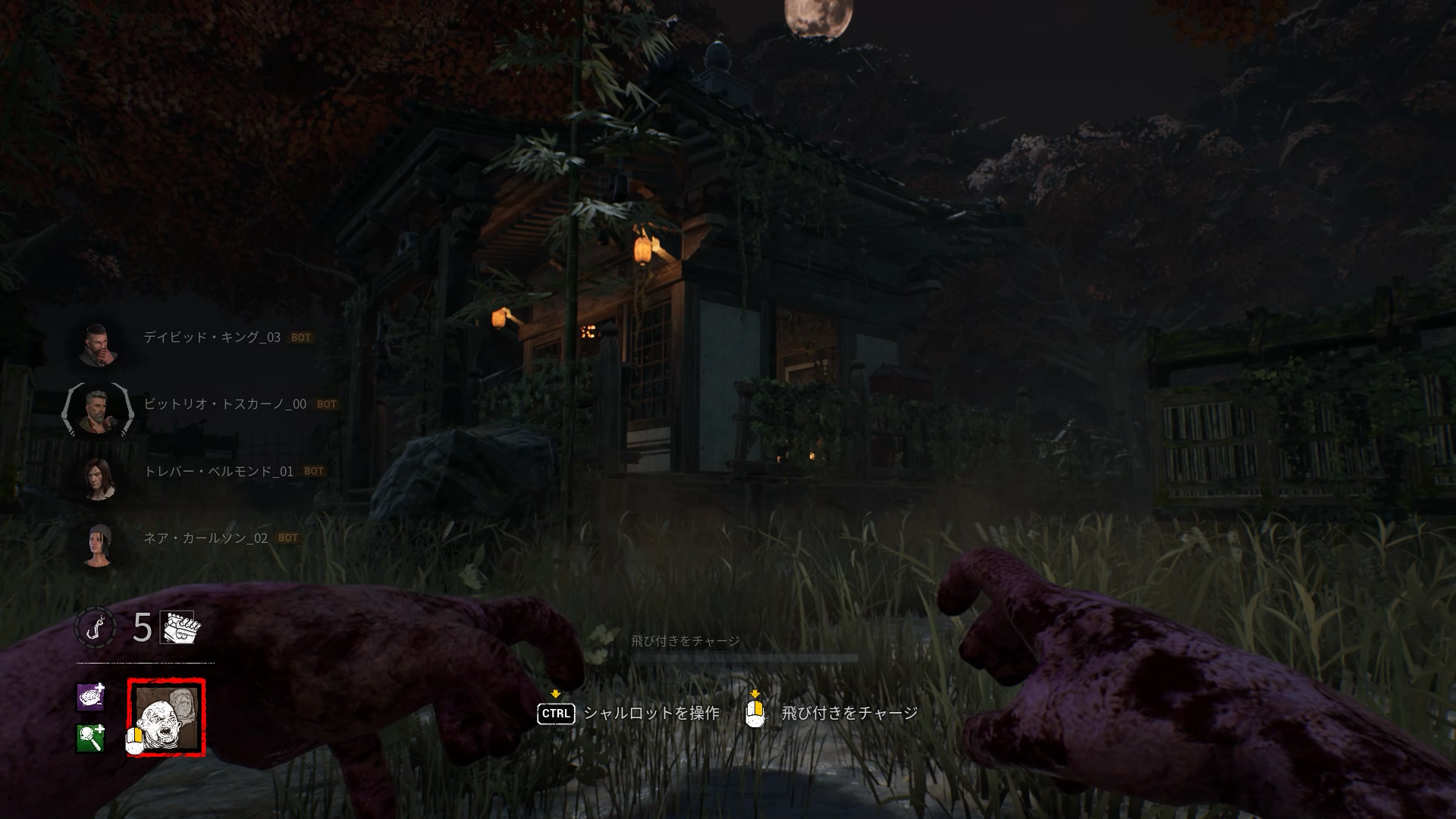Click the yellow arrow above the mouse icon
Viewport: 1456px width, 819px height.
pos(755,692)
